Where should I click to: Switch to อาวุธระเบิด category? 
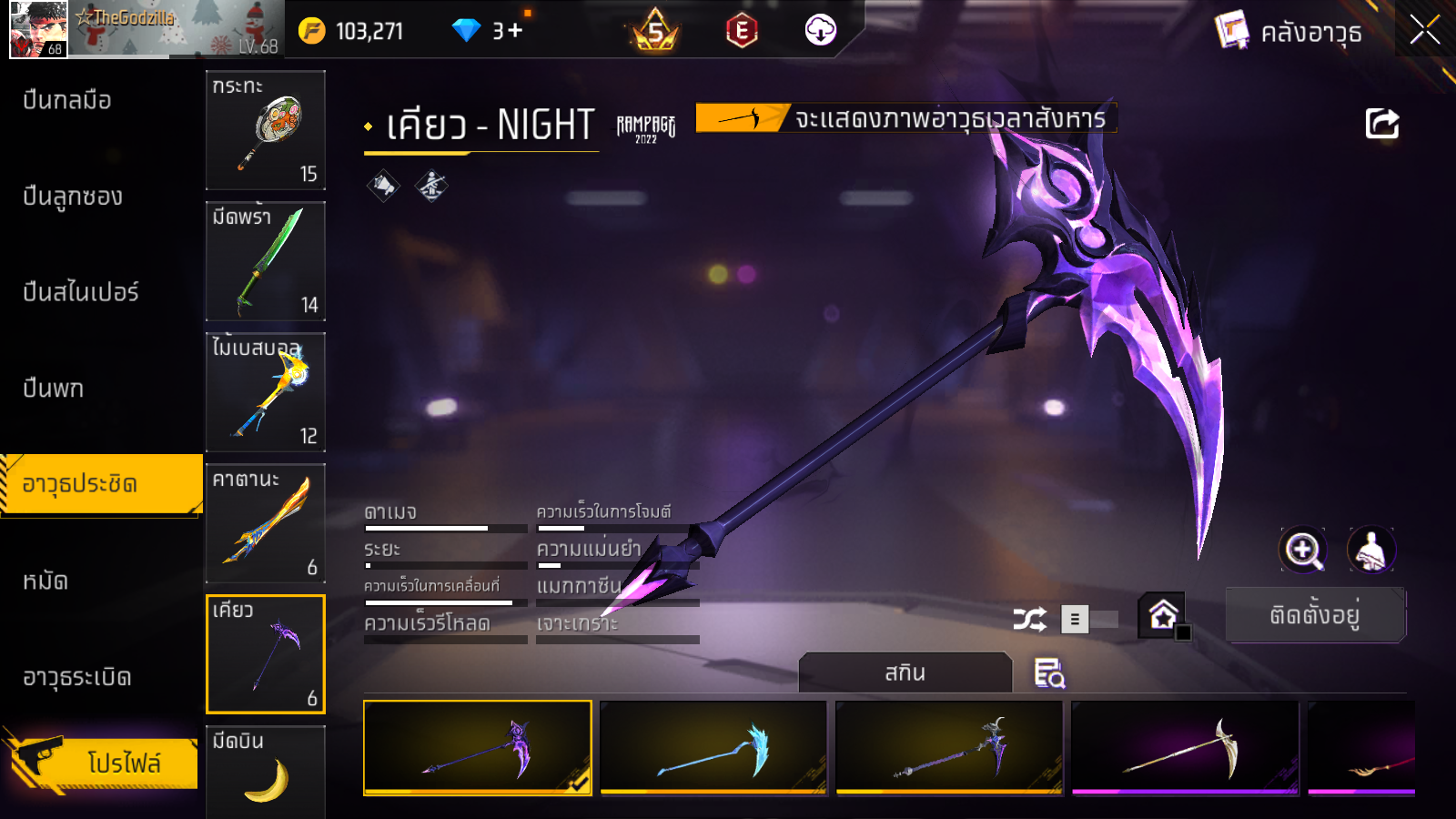tap(77, 677)
